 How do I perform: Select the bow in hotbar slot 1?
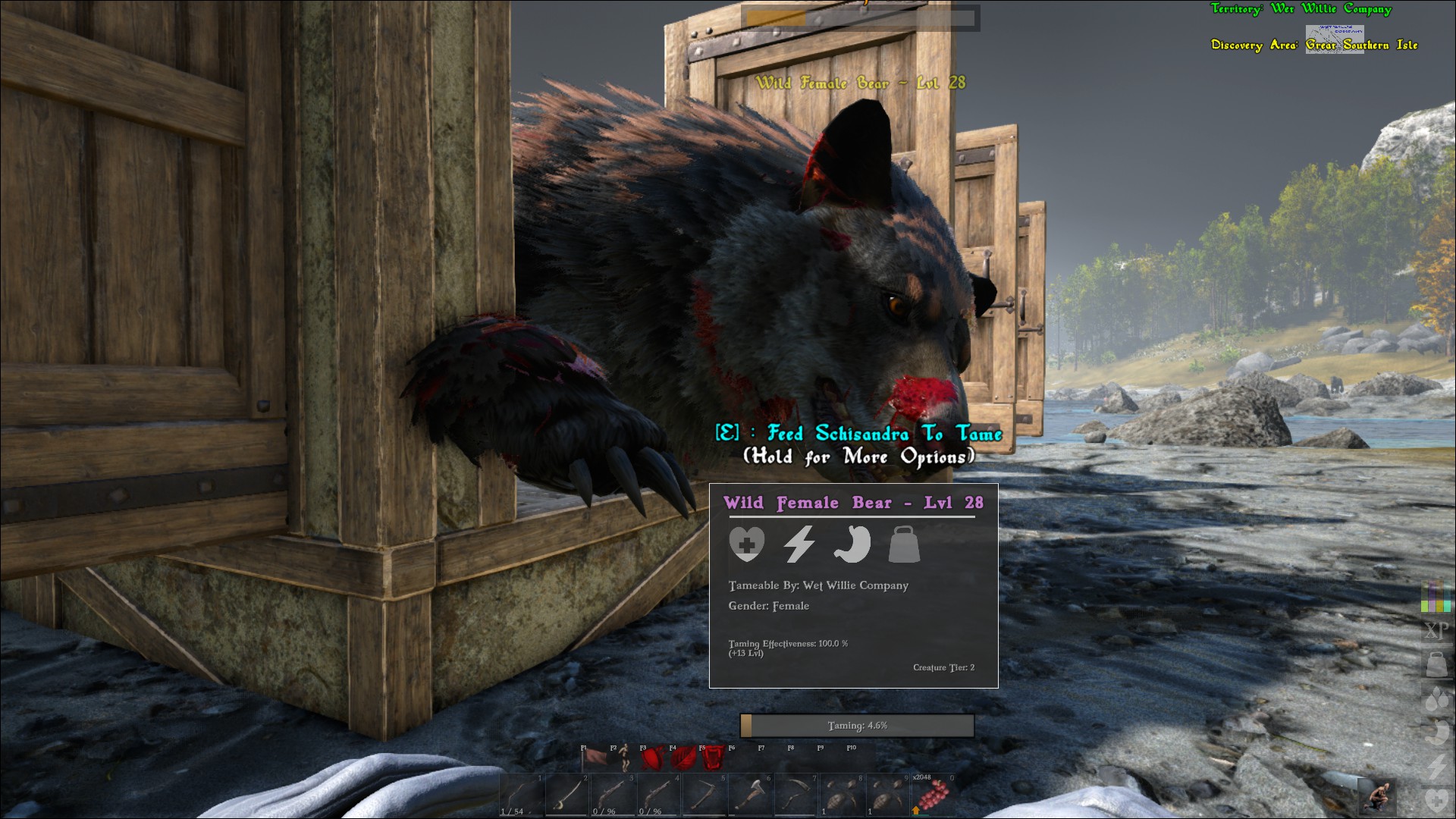[522, 795]
